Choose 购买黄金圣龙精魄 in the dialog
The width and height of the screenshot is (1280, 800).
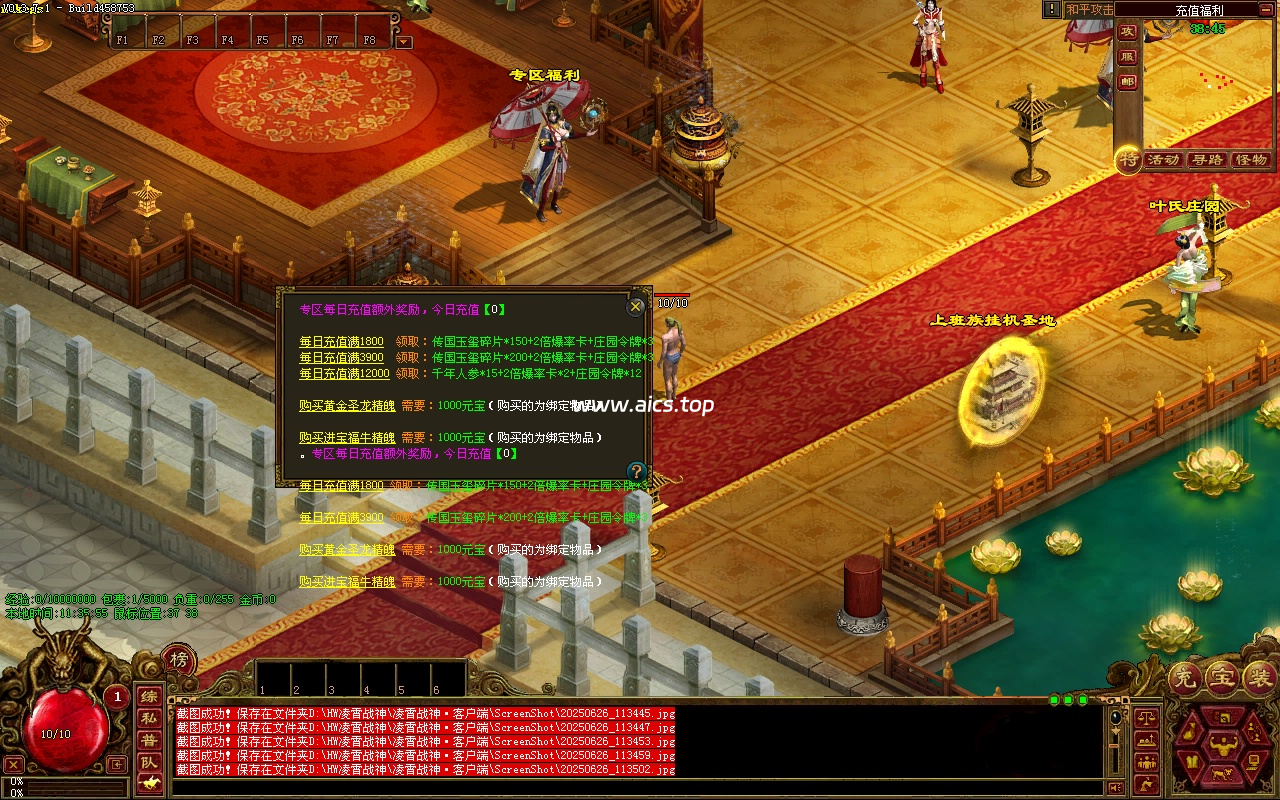(346, 406)
